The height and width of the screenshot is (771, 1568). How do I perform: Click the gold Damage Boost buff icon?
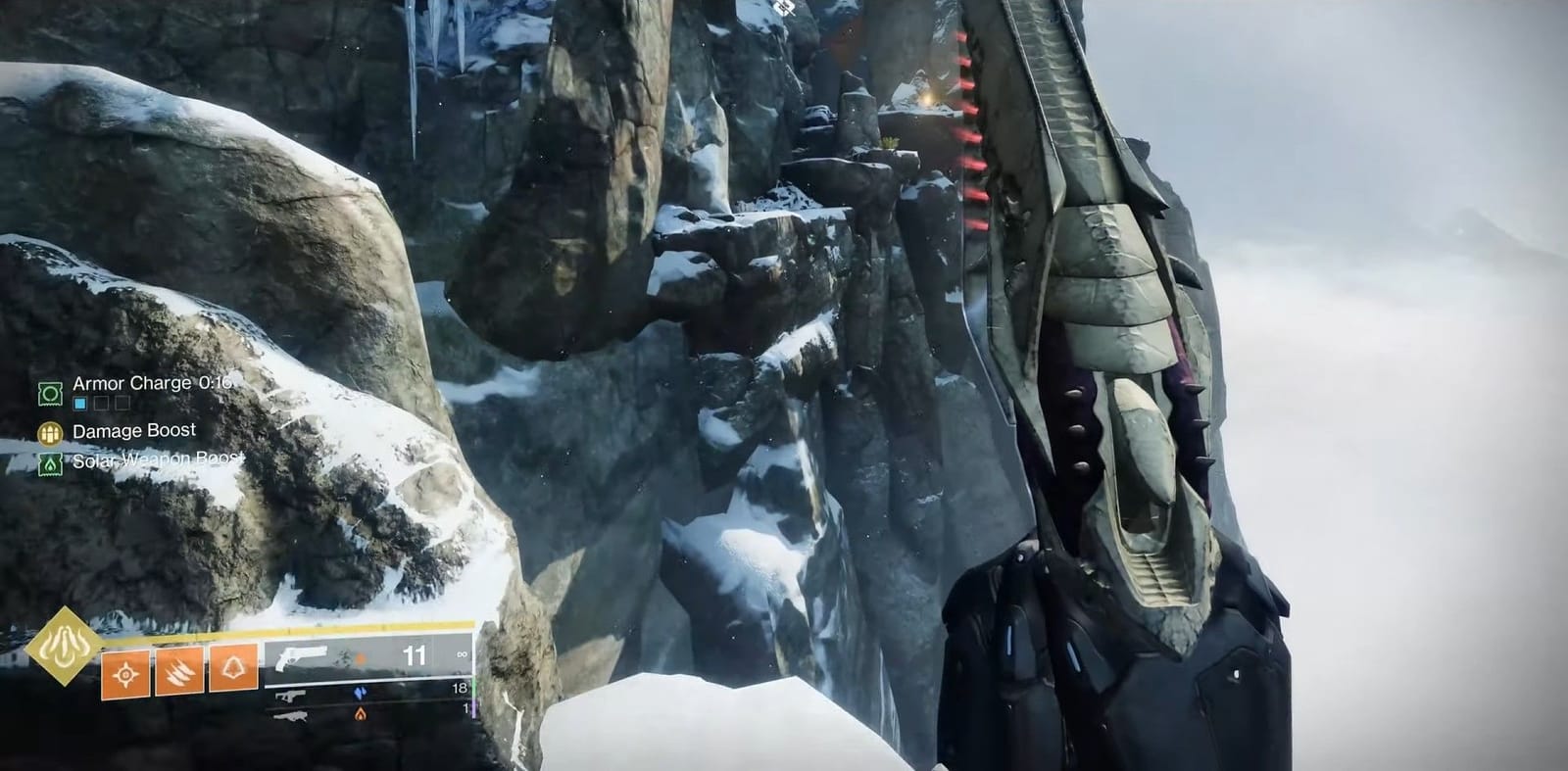pos(49,430)
